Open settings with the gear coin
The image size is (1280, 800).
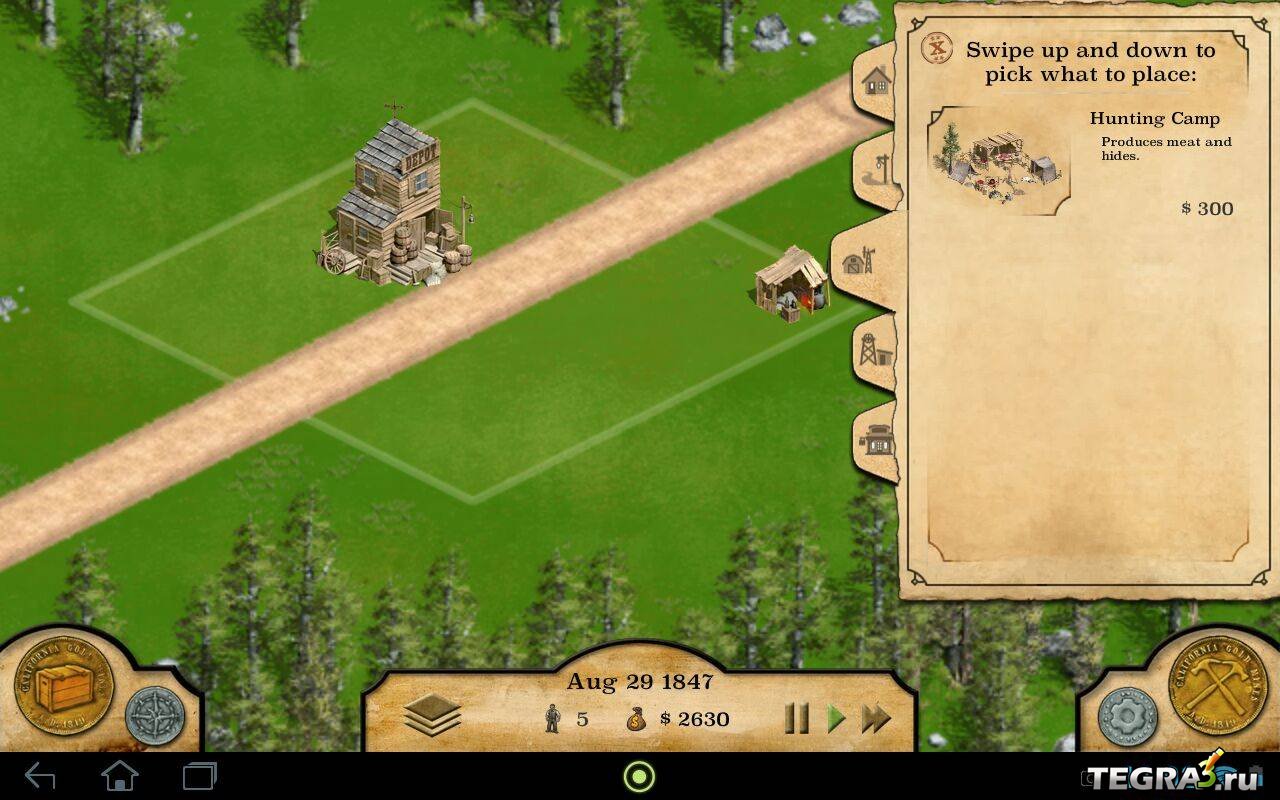coord(1127,716)
